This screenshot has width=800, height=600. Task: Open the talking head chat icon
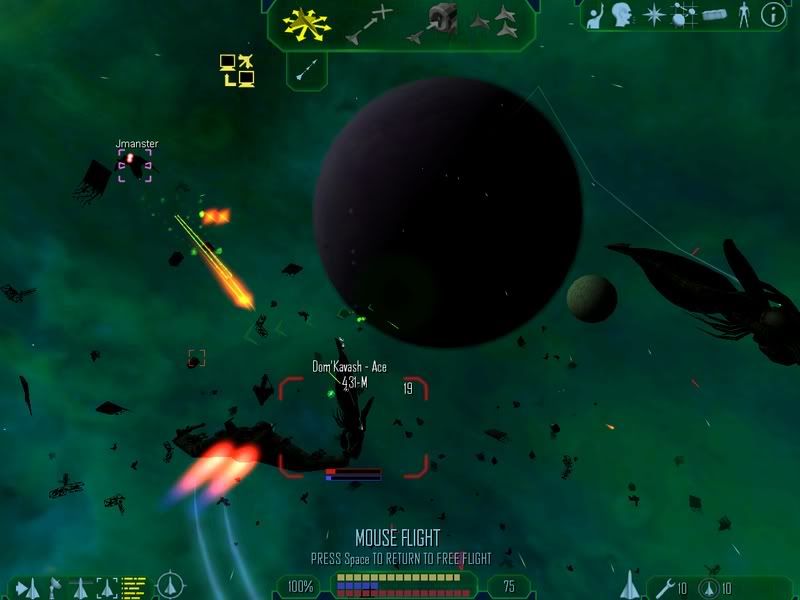(x=623, y=15)
